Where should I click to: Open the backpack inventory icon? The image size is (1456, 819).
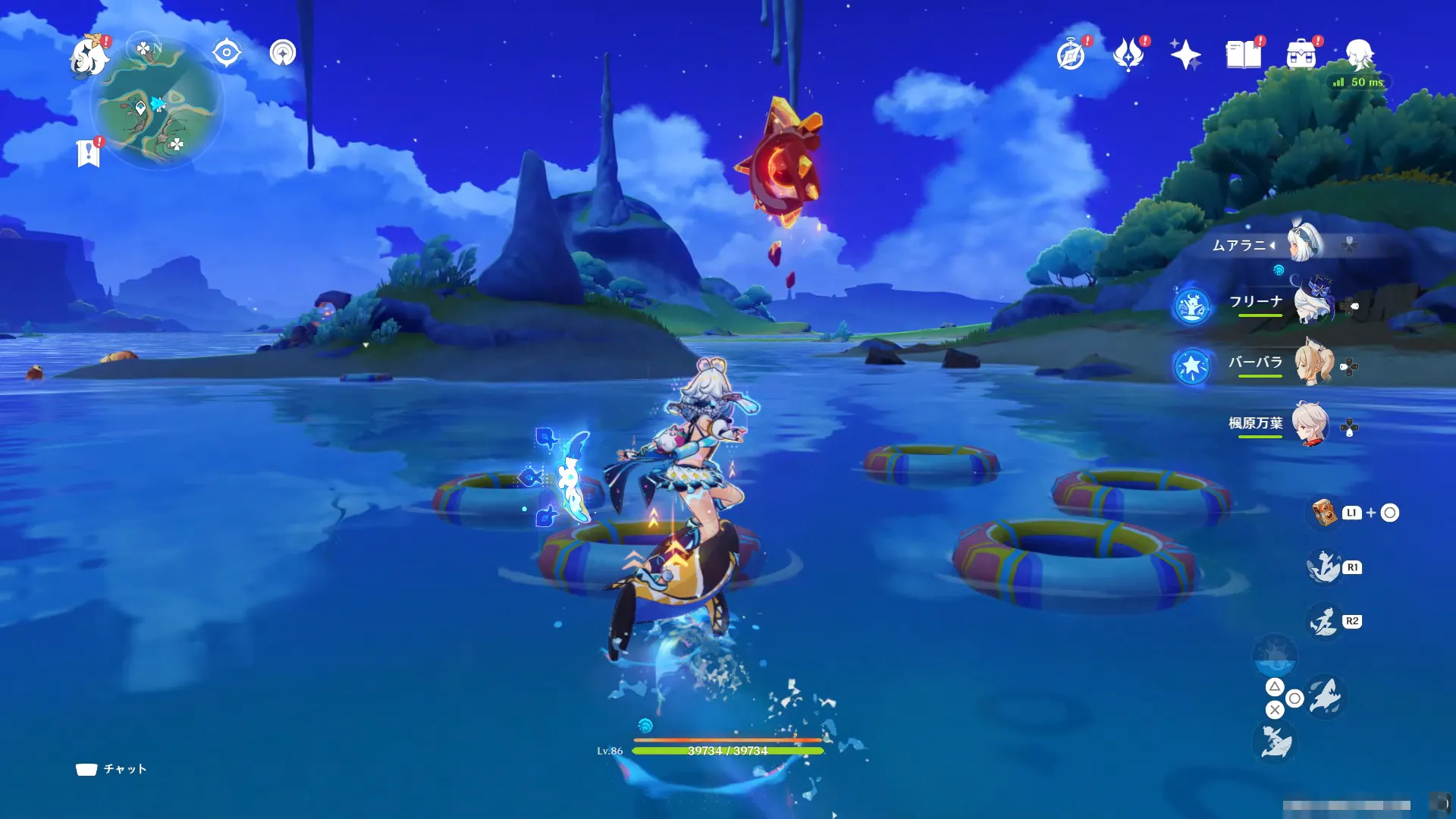(1301, 55)
